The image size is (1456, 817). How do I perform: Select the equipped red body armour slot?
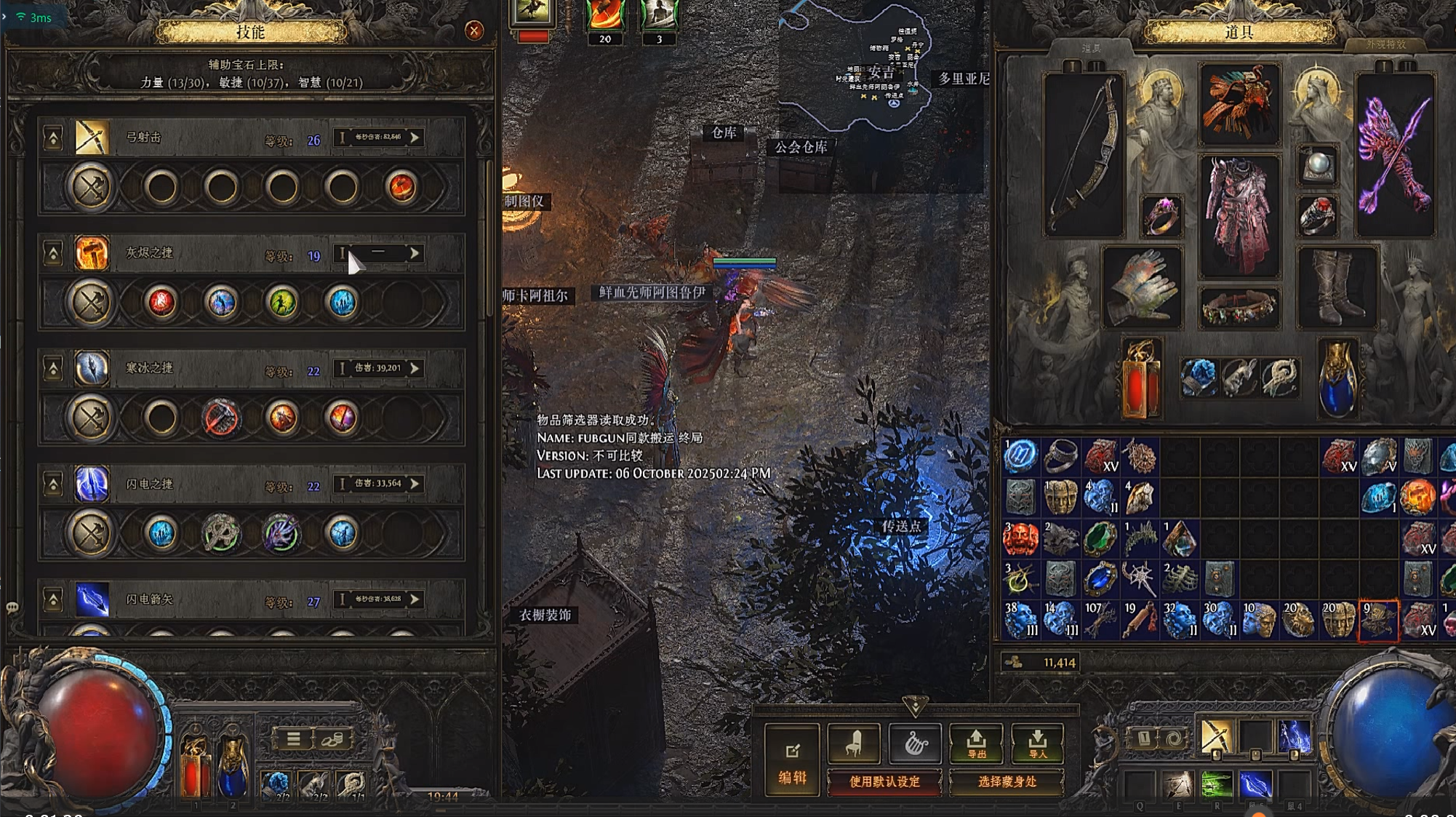[1239, 215]
